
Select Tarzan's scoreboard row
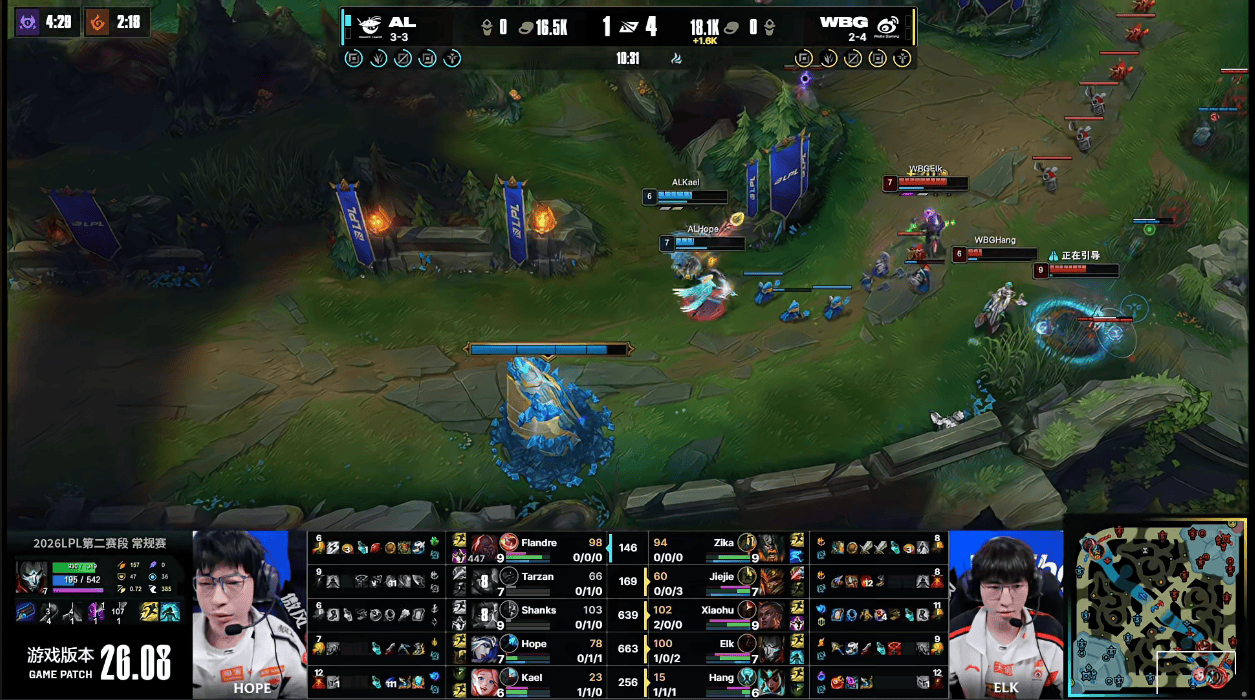click(x=538, y=580)
